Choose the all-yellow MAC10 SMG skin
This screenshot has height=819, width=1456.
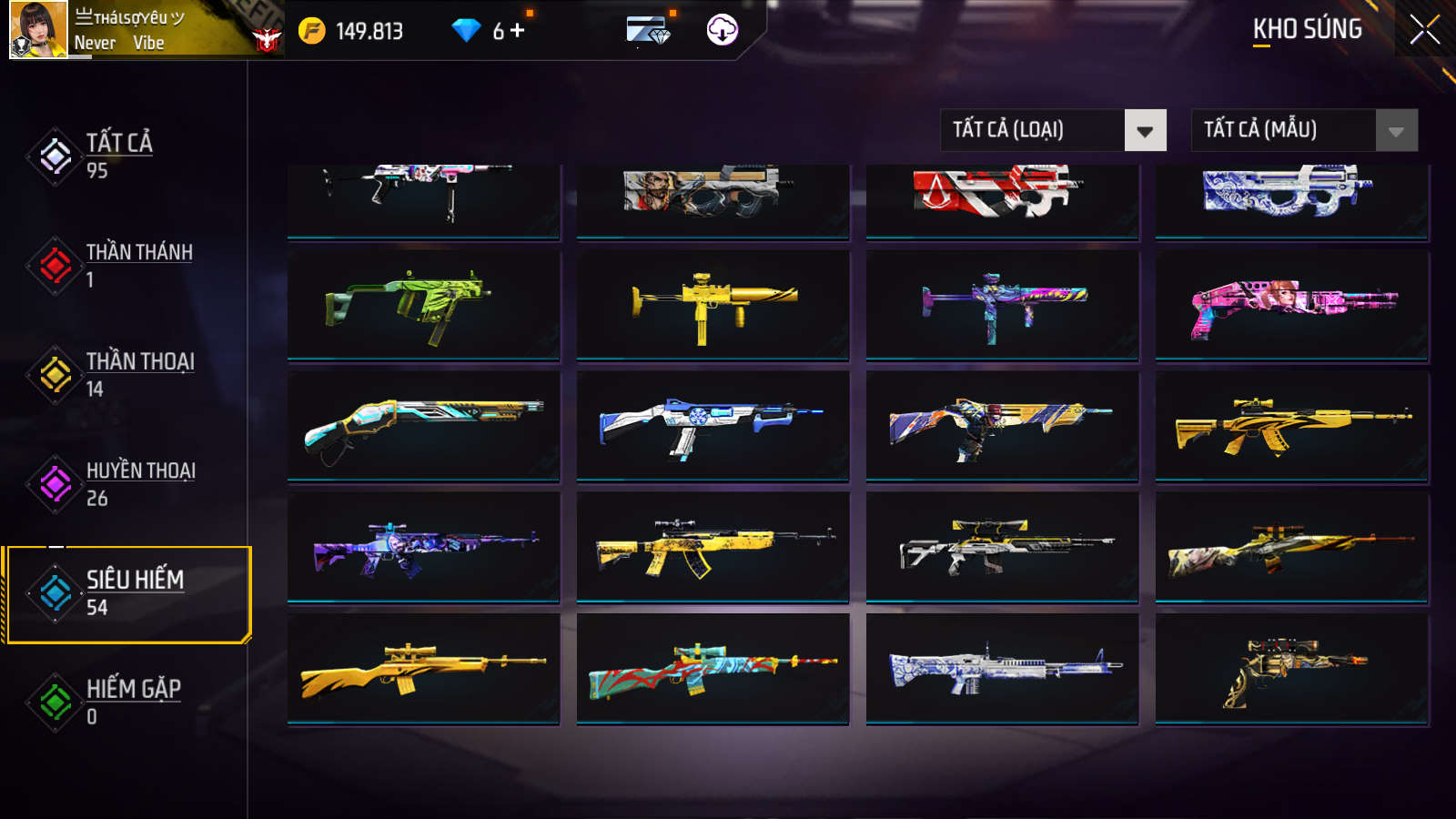click(x=713, y=305)
